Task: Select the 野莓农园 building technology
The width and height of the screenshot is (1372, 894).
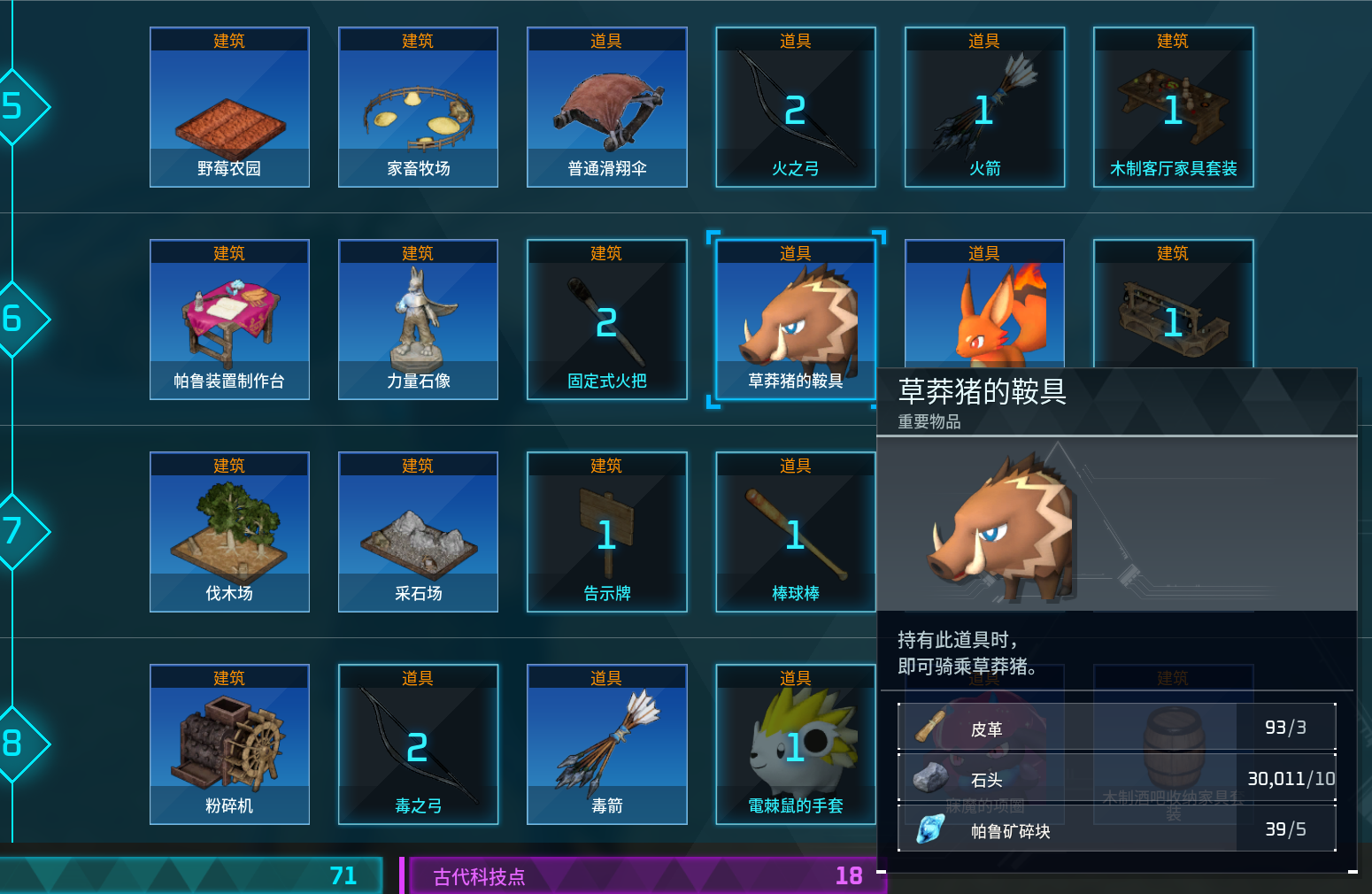Action: [229, 106]
